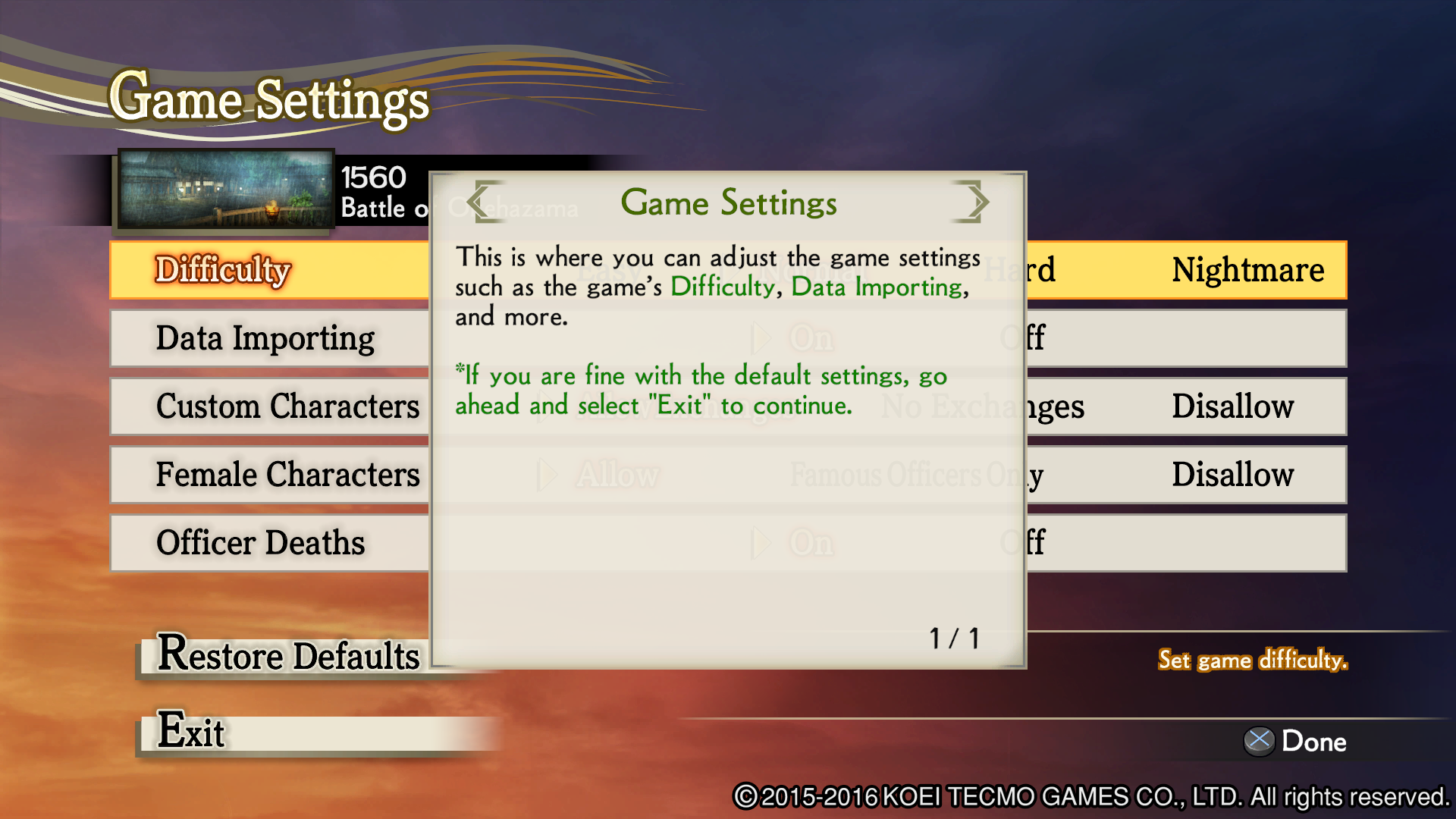
Task: Click the 1/1 page indicator
Action: (x=953, y=636)
